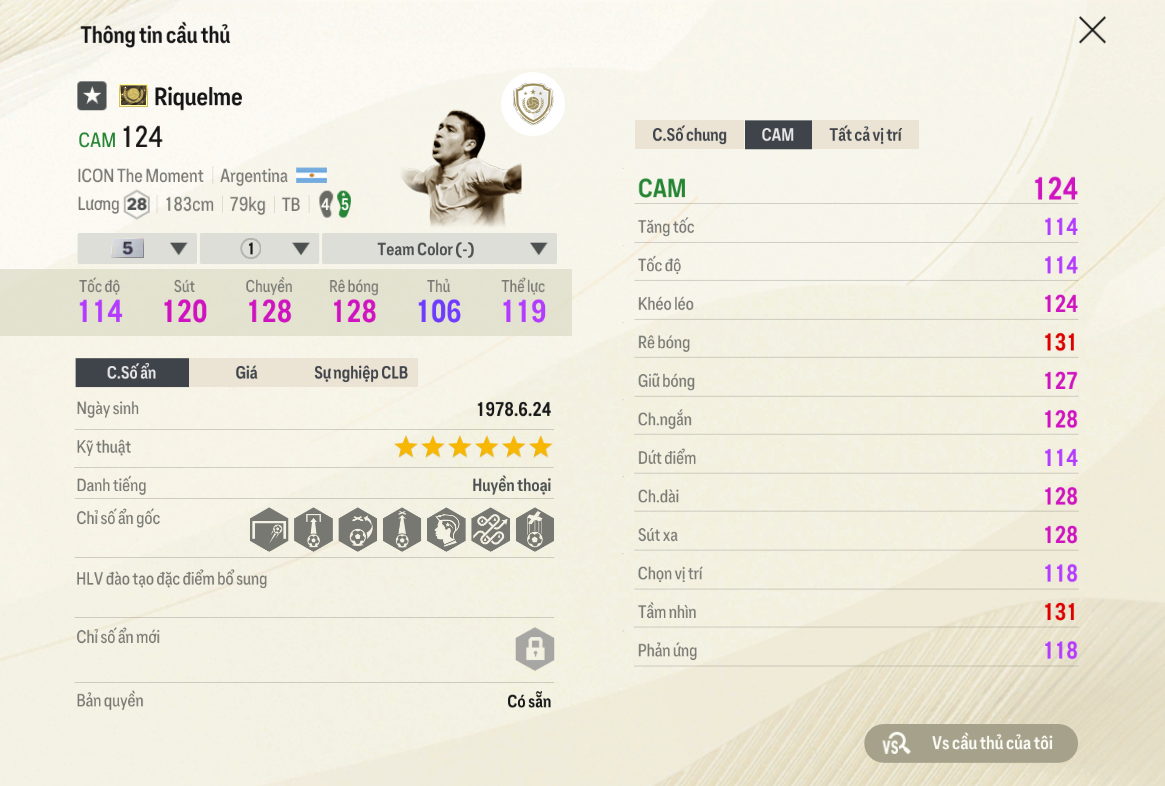Switch to the C.Số chung tab
This screenshot has height=786, width=1165.
(689, 135)
